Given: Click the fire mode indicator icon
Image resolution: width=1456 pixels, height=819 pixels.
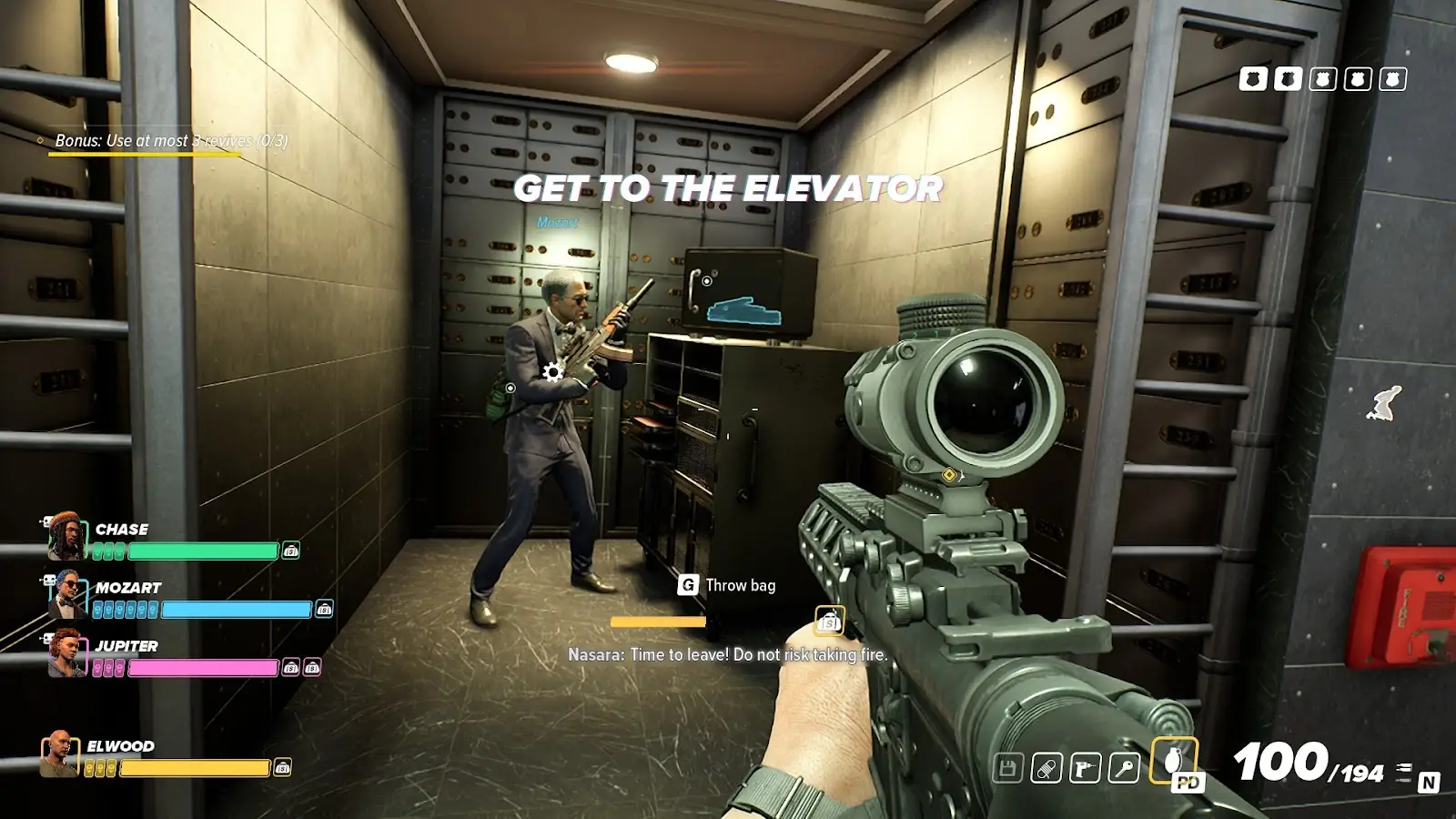Looking at the screenshot, I should tap(1404, 773).
